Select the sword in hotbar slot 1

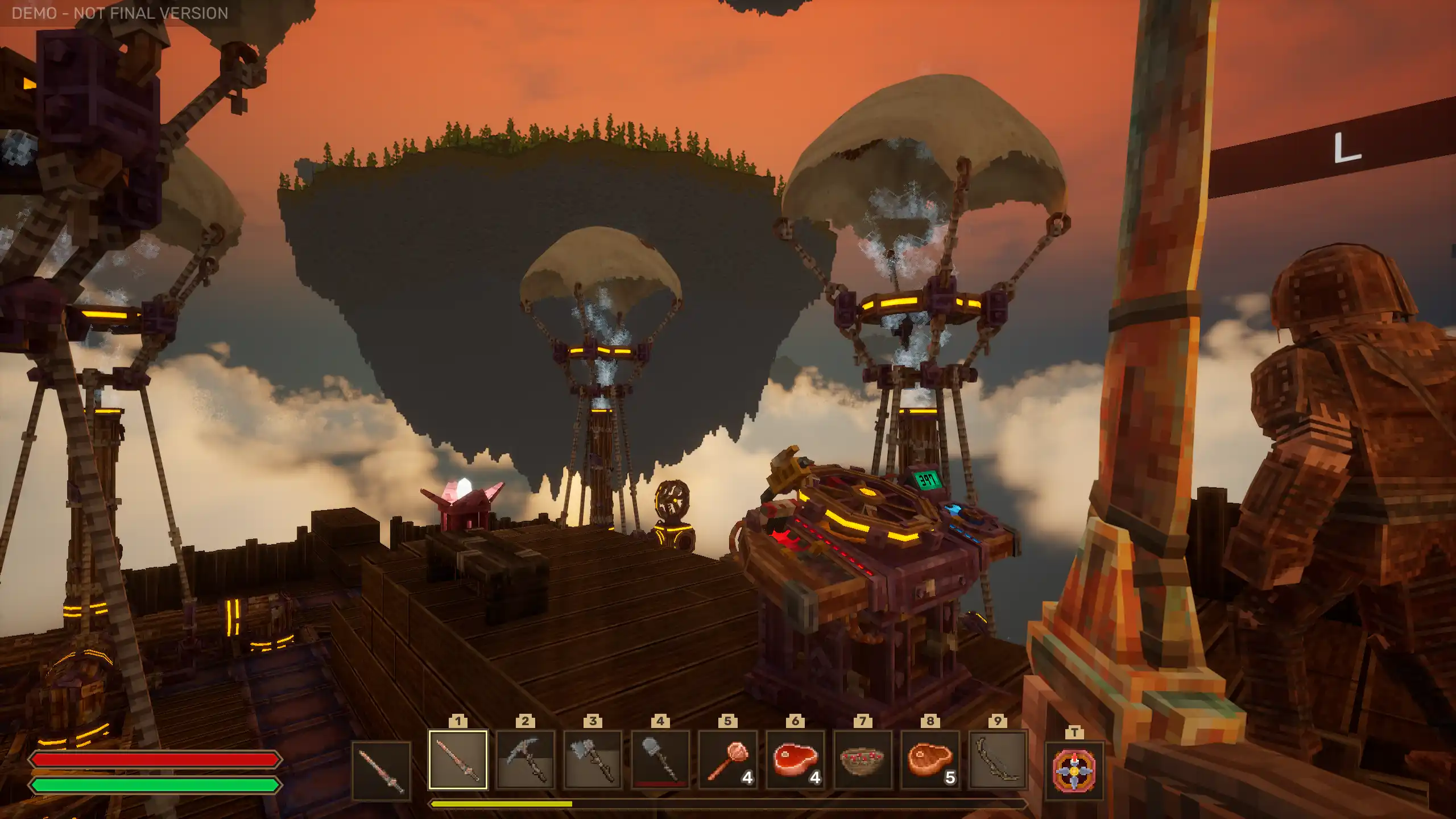click(458, 760)
